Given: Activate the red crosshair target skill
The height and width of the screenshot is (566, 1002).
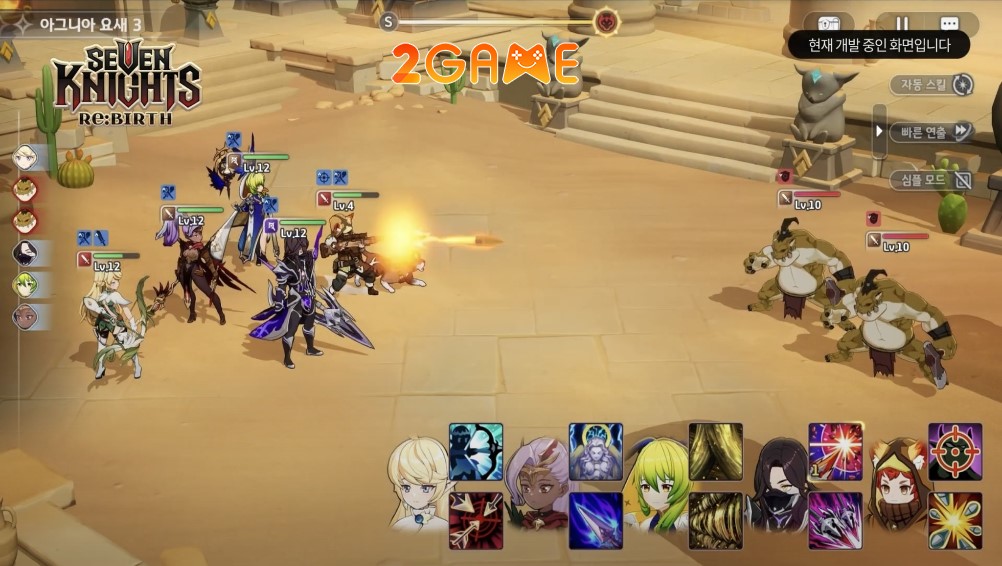Looking at the screenshot, I should 955,451.
